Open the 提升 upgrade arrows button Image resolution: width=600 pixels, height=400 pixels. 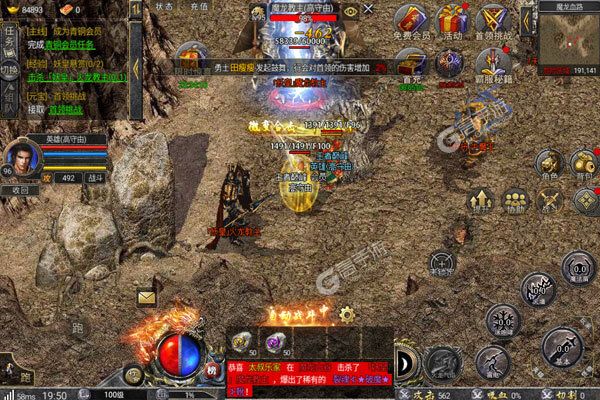click(x=482, y=201)
